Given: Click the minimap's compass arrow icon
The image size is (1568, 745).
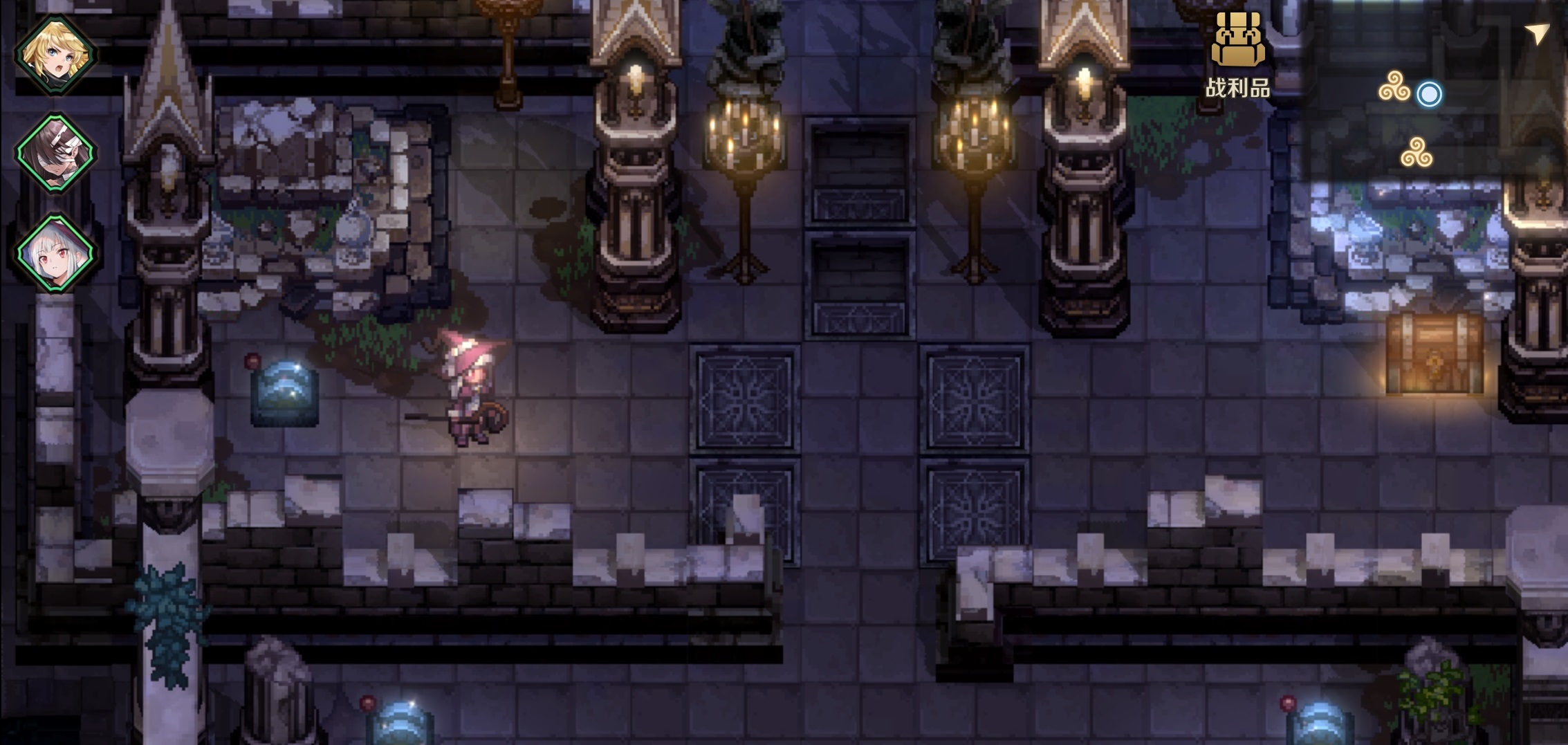Looking at the screenshot, I should 1536,33.
